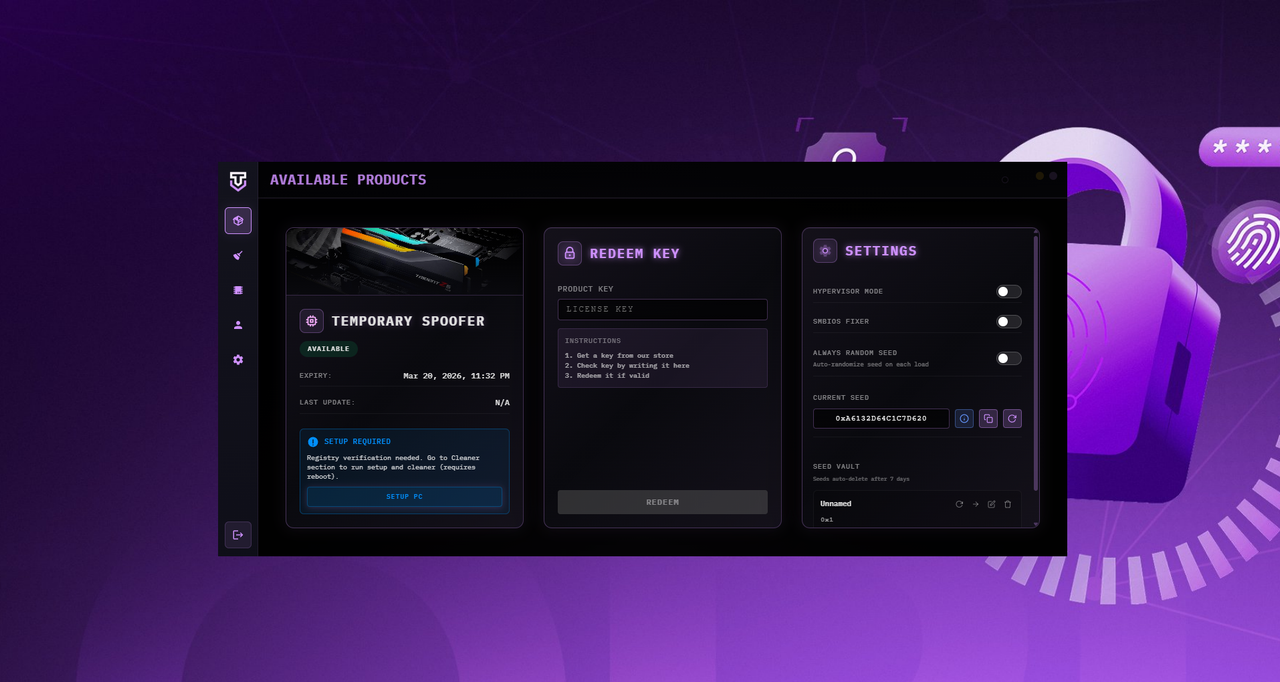Screen dimensions: 1280x682
Task: Focus the License Key input field
Action: [662, 310]
